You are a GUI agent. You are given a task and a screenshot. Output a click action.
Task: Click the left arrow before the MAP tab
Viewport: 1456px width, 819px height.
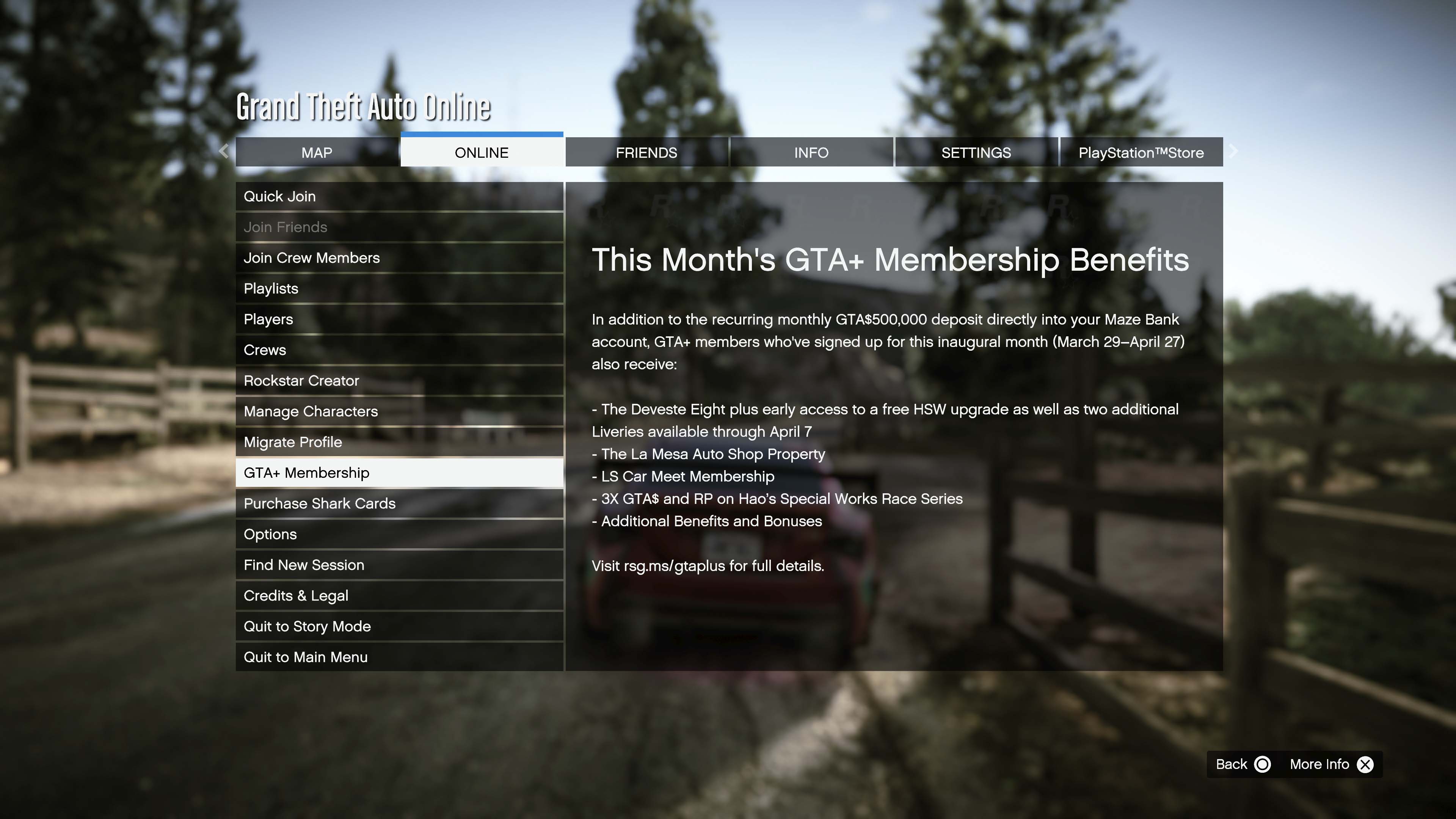point(224,152)
